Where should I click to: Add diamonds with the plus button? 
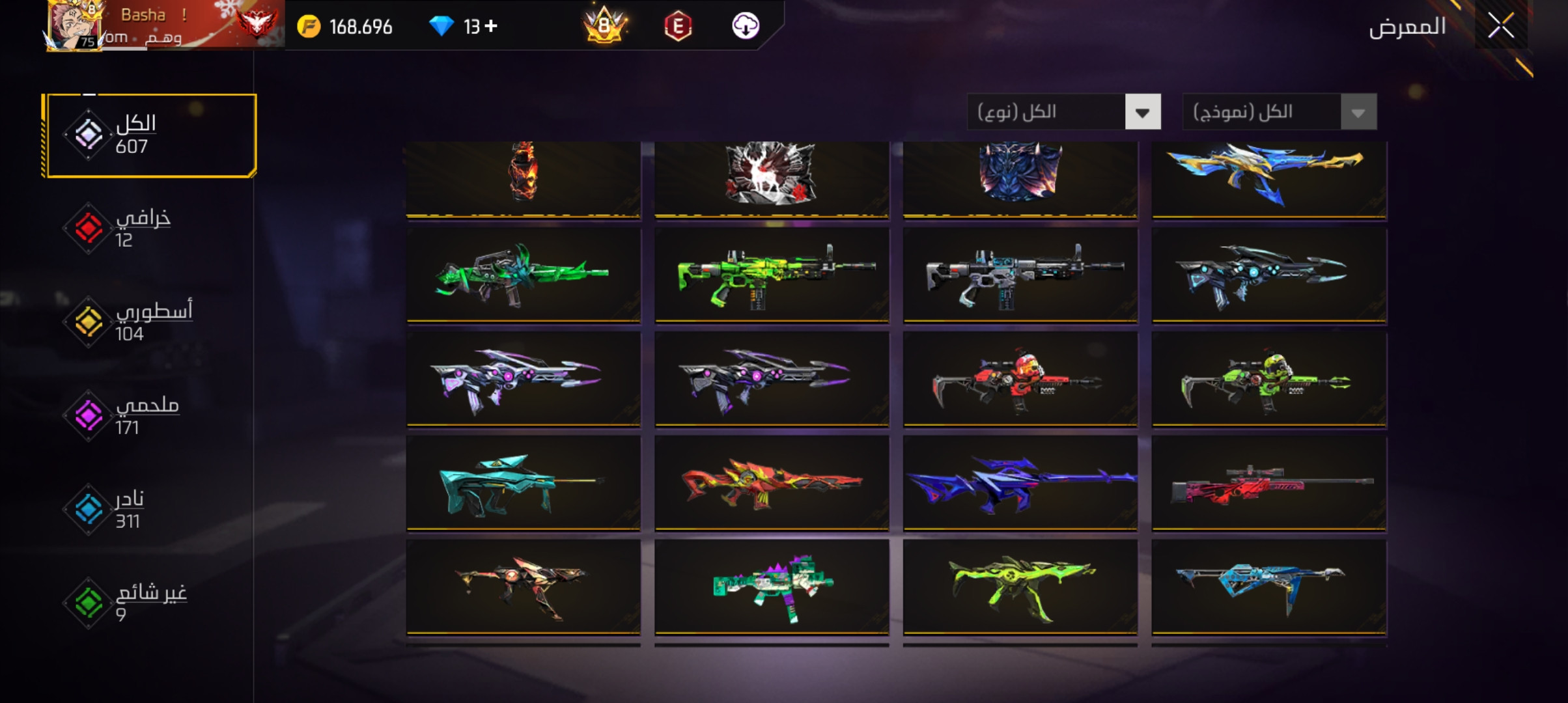pyautogui.click(x=491, y=26)
